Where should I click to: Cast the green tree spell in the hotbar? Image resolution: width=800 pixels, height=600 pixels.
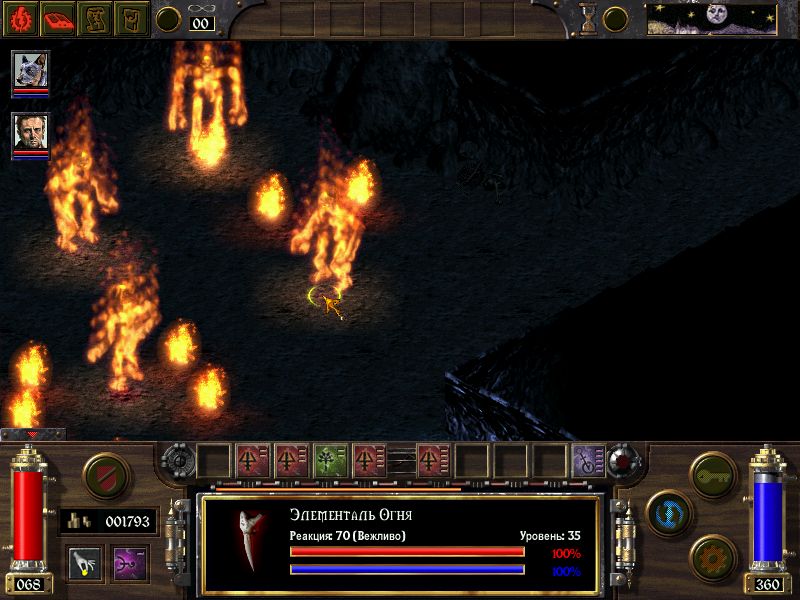330,460
